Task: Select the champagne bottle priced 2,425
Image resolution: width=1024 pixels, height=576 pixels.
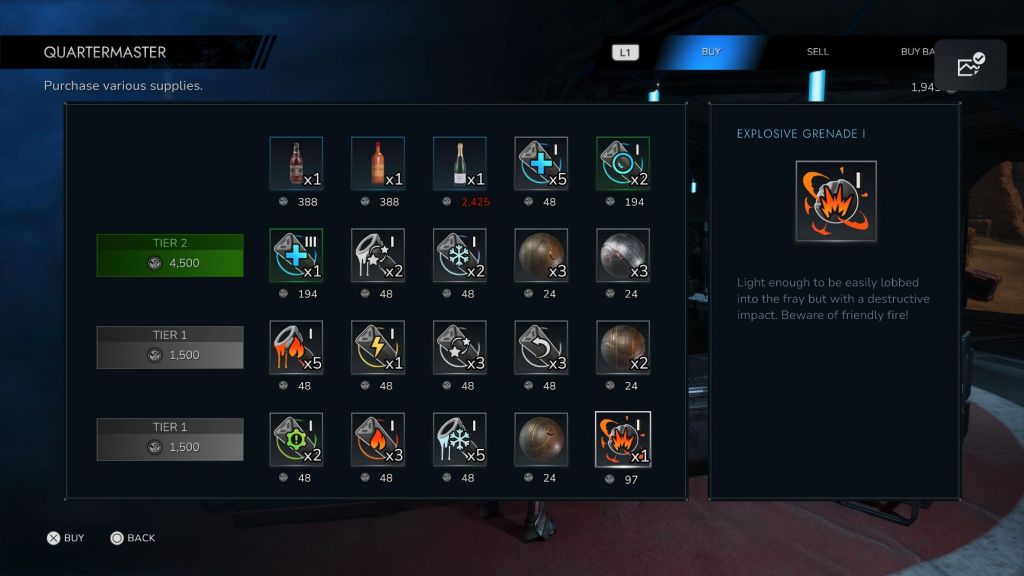Action: [460, 164]
